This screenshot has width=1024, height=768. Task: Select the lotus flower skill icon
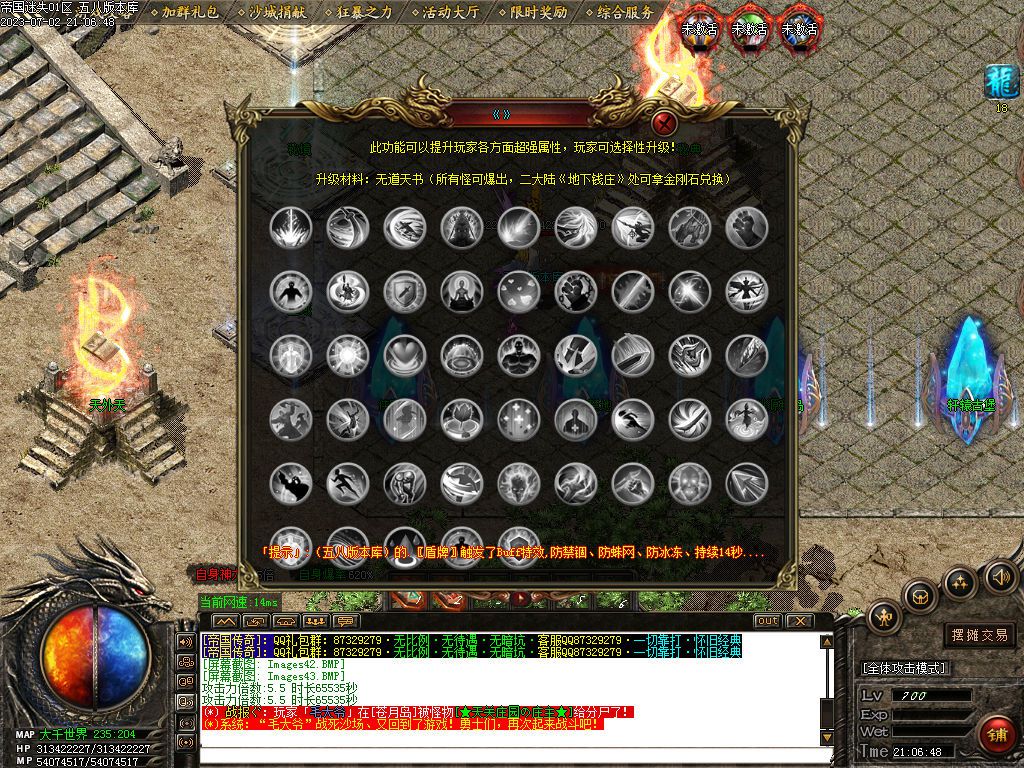coord(462,420)
